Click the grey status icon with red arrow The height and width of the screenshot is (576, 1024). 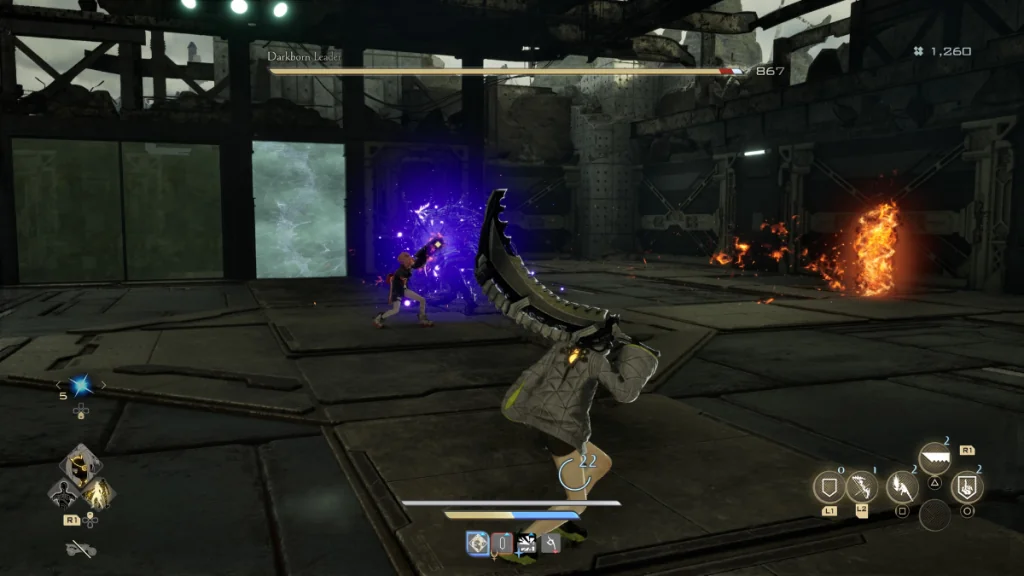point(549,543)
